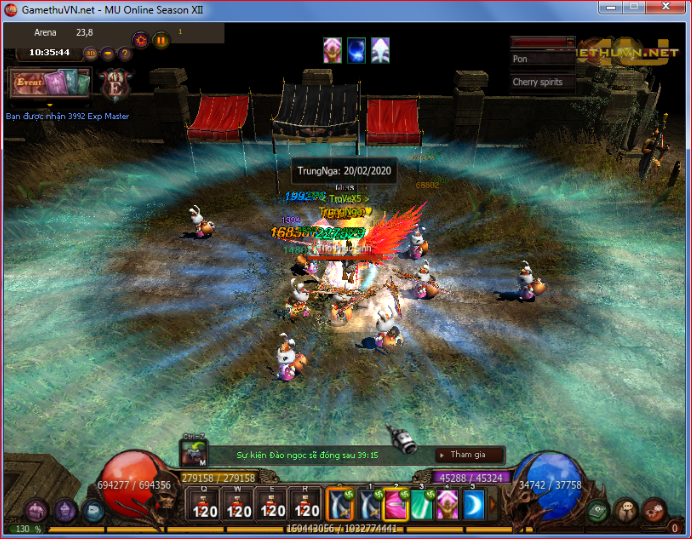Viewport: 692px width, 539px height.
Task: Use the E potion slot
Action: click(x=273, y=505)
